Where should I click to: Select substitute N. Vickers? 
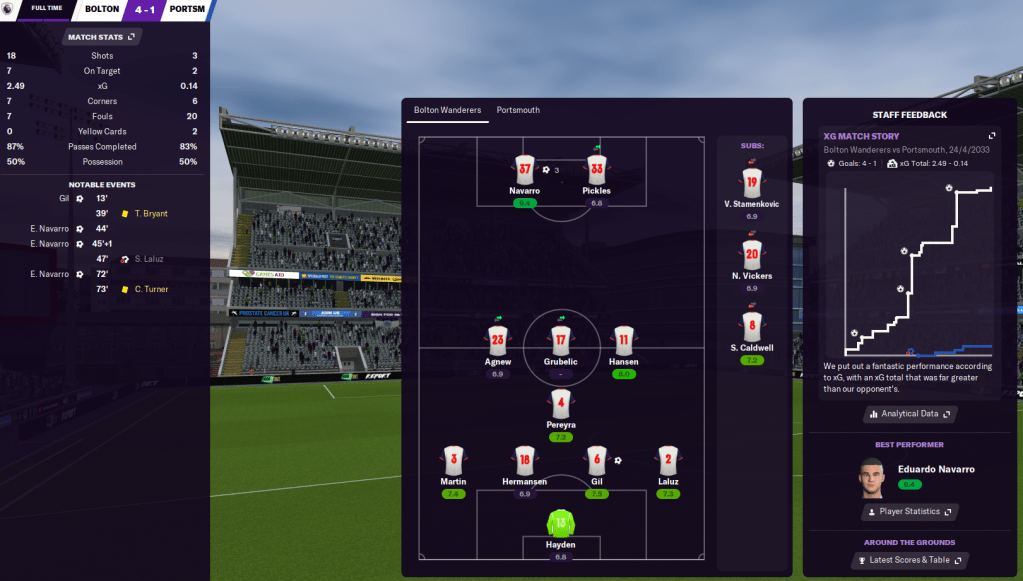tap(752, 254)
